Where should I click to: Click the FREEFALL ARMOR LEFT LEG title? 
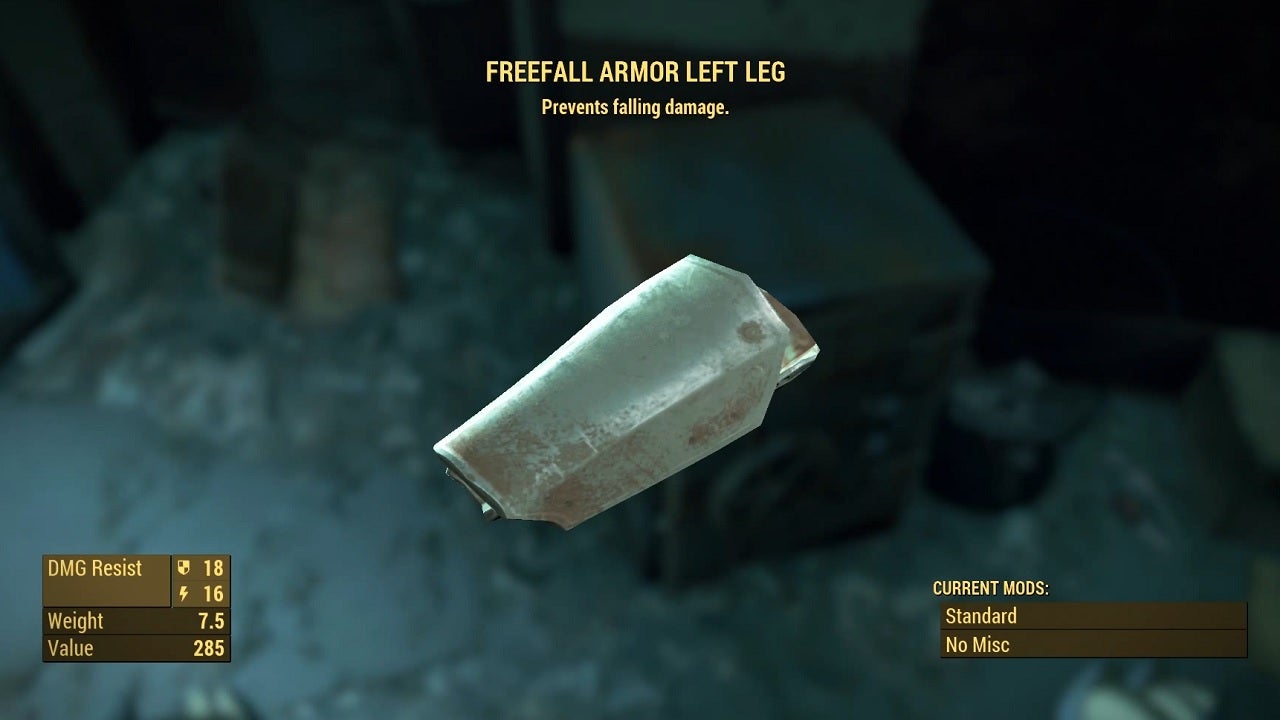(x=637, y=71)
